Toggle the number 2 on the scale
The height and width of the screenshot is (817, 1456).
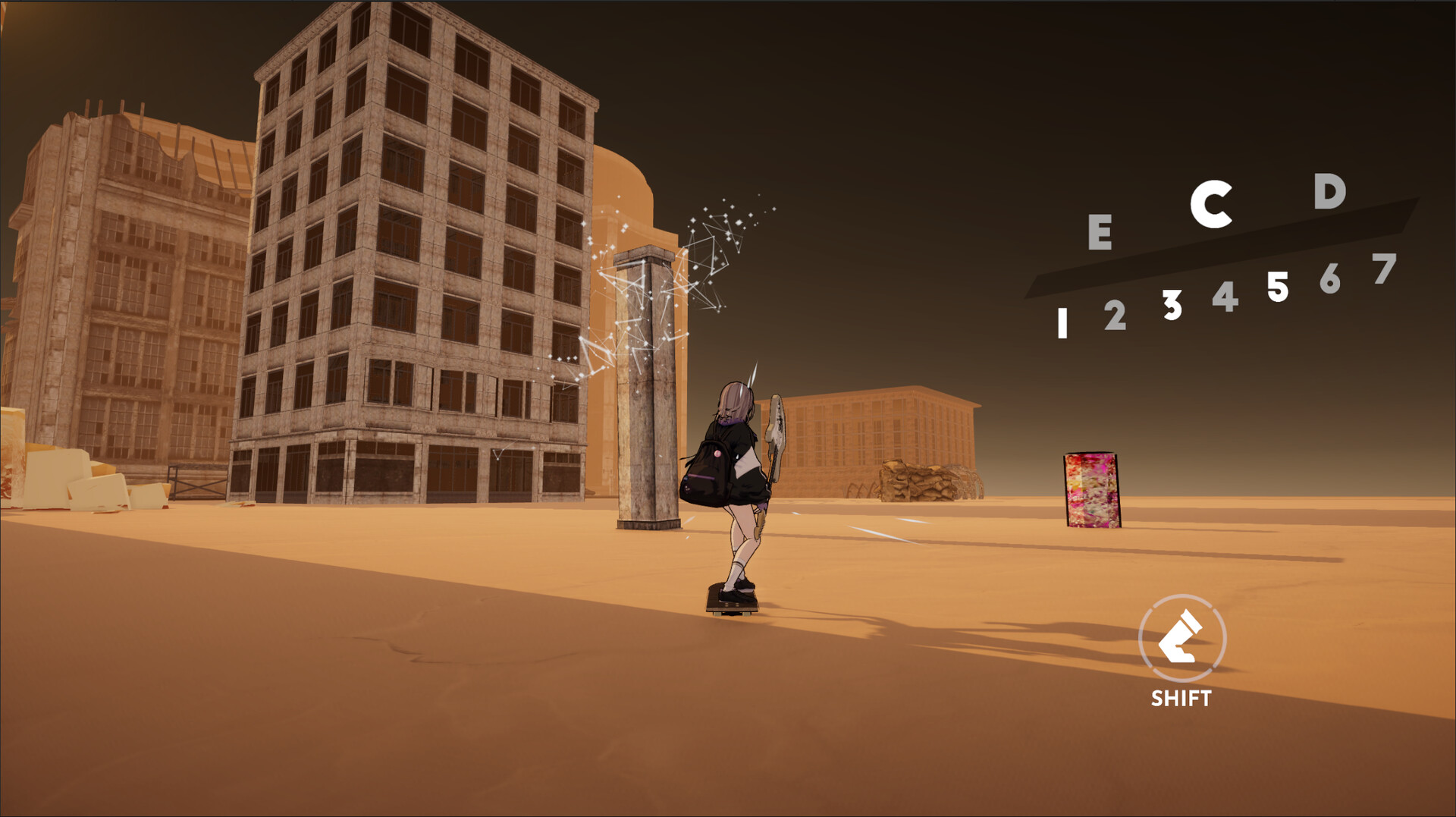(x=1116, y=316)
